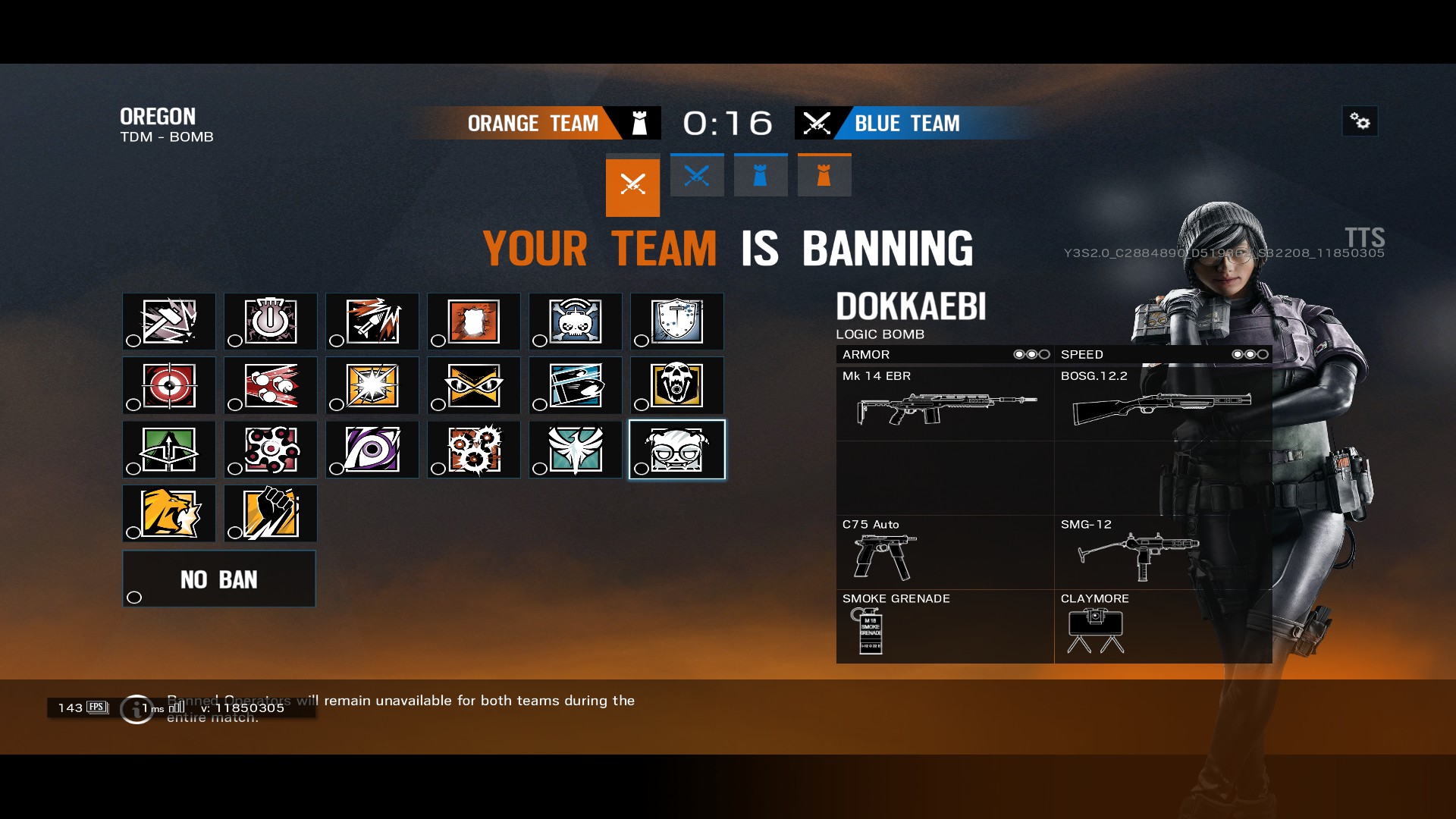The height and width of the screenshot is (819, 1456).
Task: Click Montagne's extendable shield icon
Action: tap(676, 322)
